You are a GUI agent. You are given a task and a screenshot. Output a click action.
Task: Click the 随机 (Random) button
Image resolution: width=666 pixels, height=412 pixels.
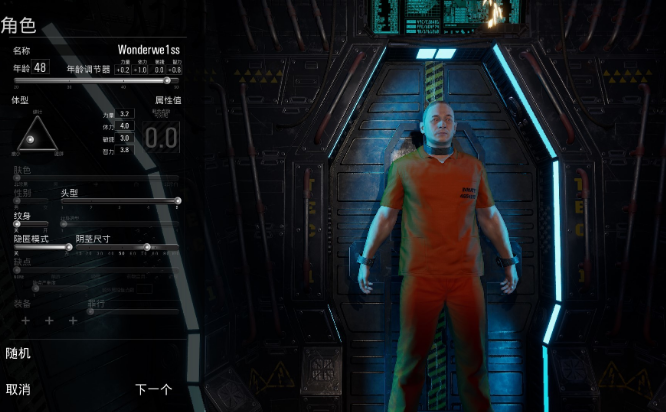pos(18,353)
